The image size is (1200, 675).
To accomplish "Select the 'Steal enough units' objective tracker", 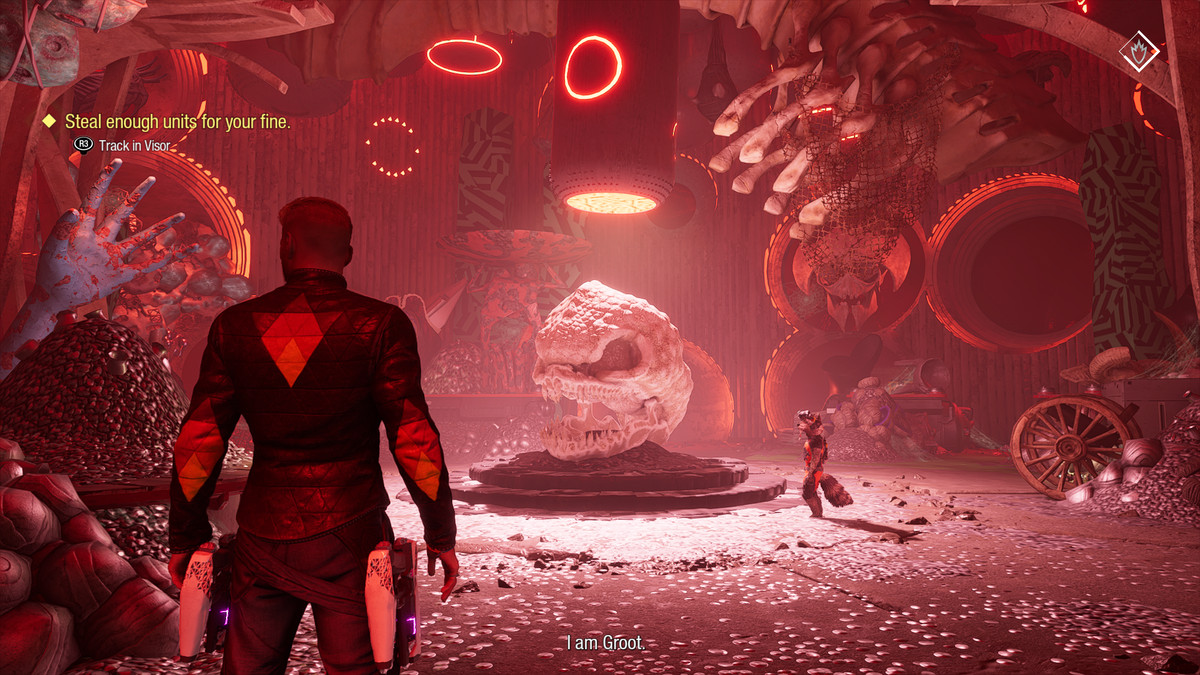I will pyautogui.click(x=177, y=122).
